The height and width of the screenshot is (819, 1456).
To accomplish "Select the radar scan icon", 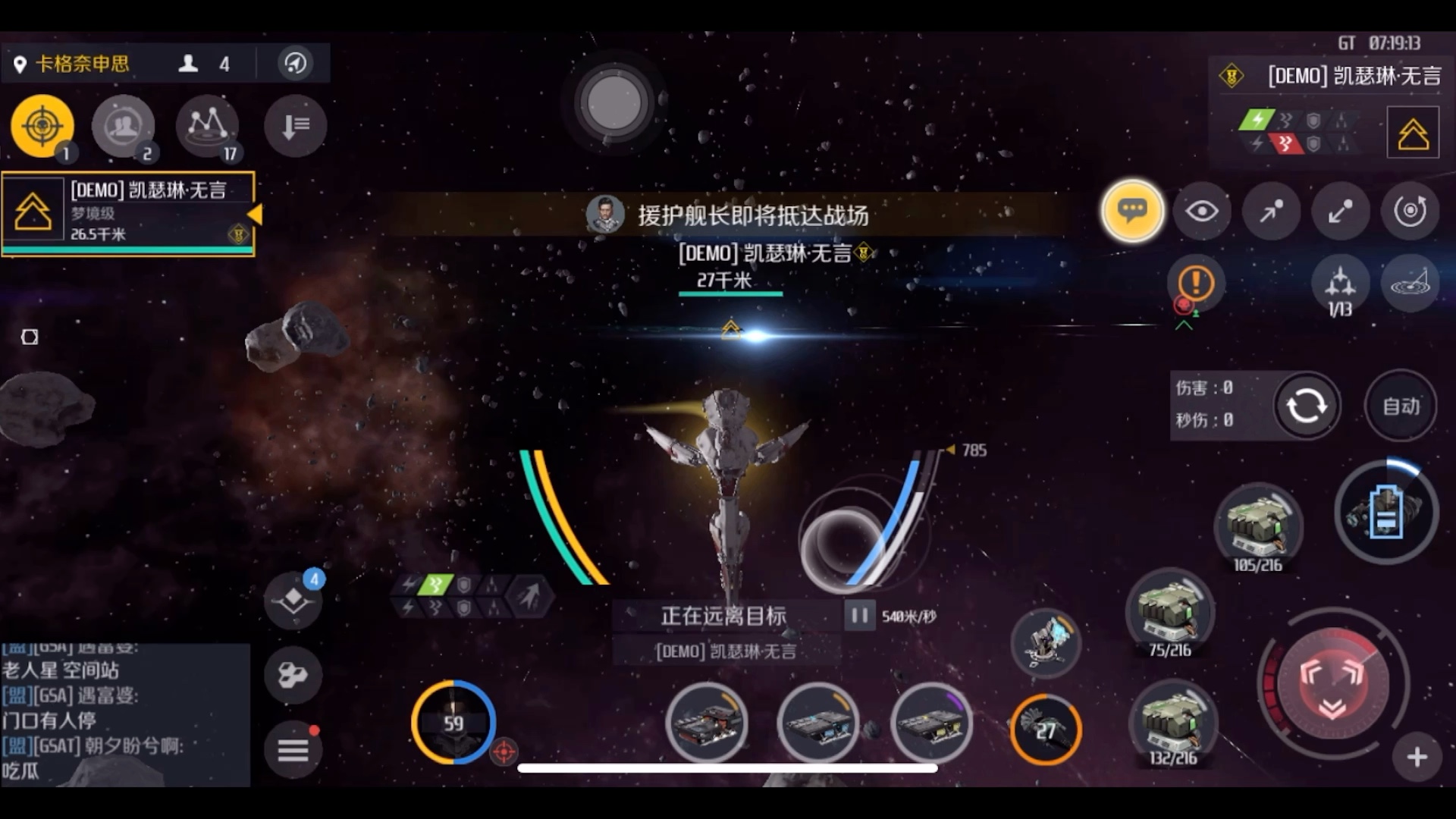I will pos(1410,284).
